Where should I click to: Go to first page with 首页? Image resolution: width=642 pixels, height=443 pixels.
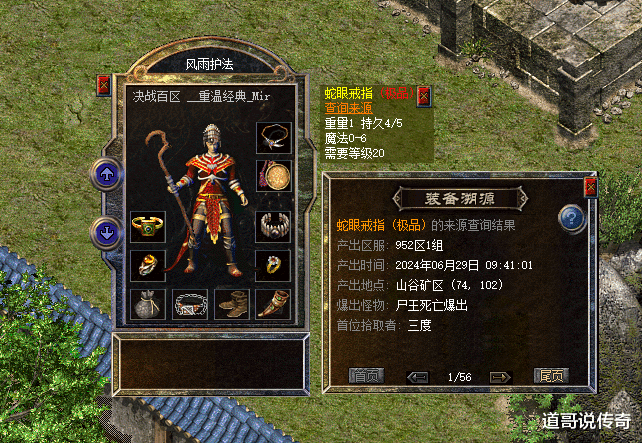coord(365,376)
